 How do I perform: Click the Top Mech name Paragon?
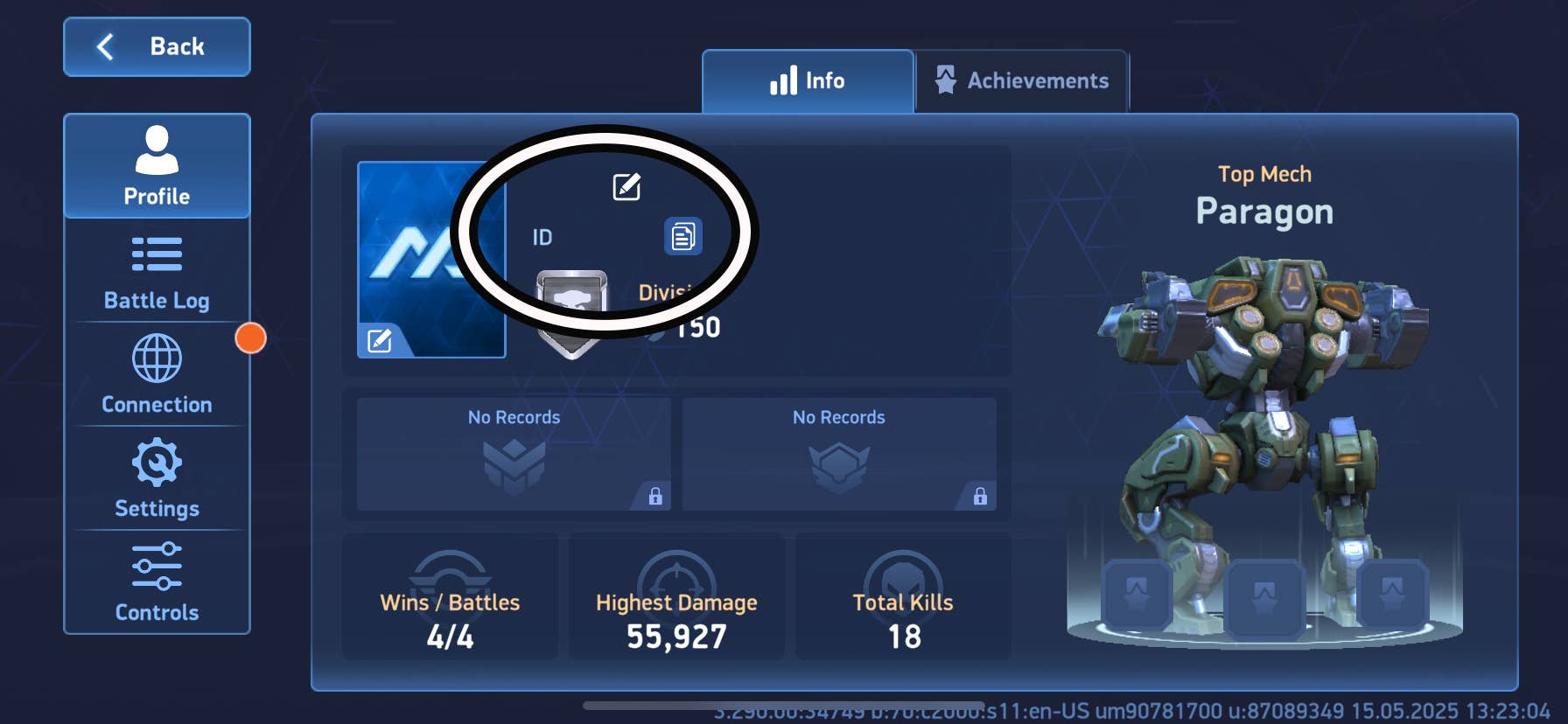coord(1265,211)
